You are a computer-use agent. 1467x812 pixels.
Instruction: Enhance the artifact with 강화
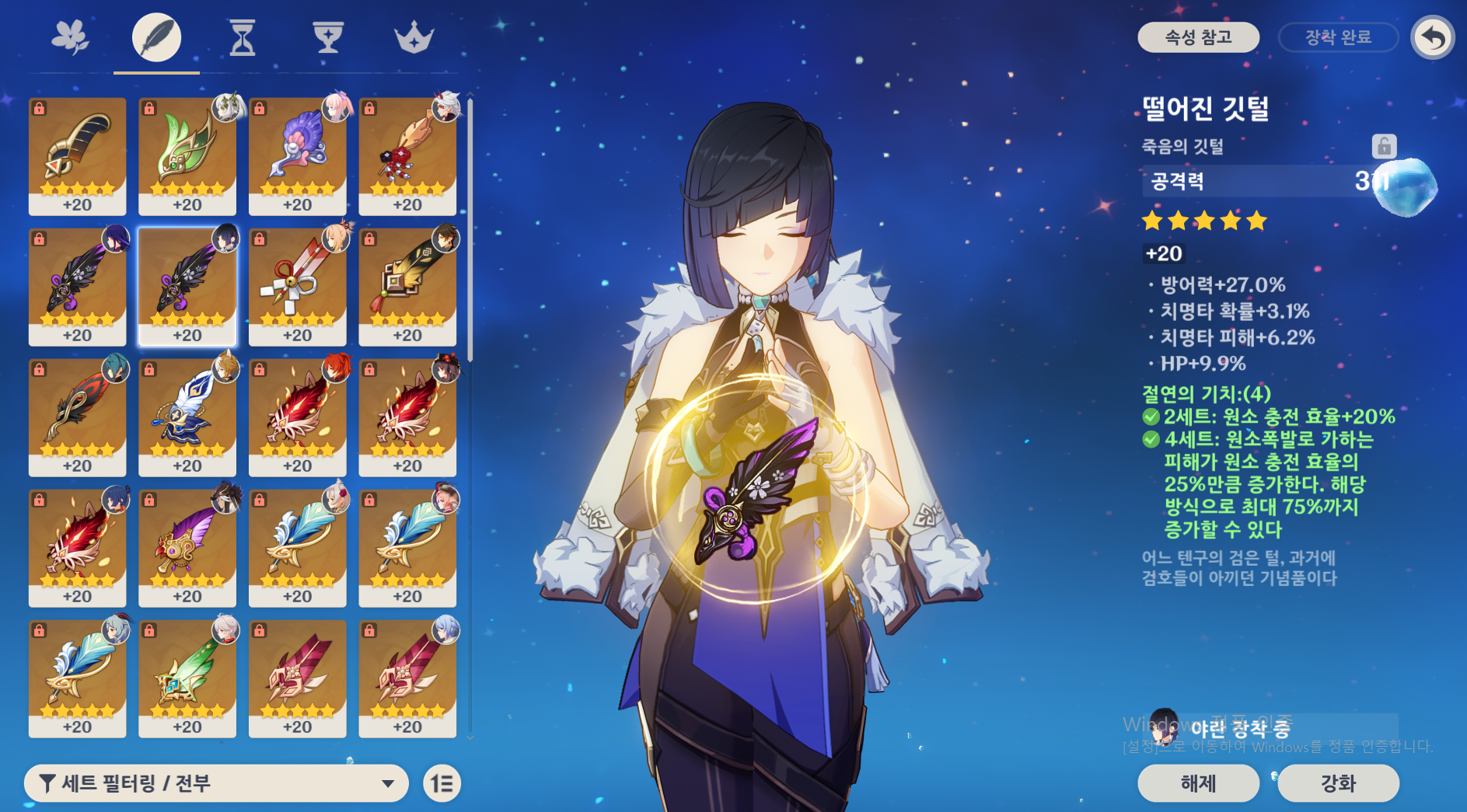tap(1338, 783)
